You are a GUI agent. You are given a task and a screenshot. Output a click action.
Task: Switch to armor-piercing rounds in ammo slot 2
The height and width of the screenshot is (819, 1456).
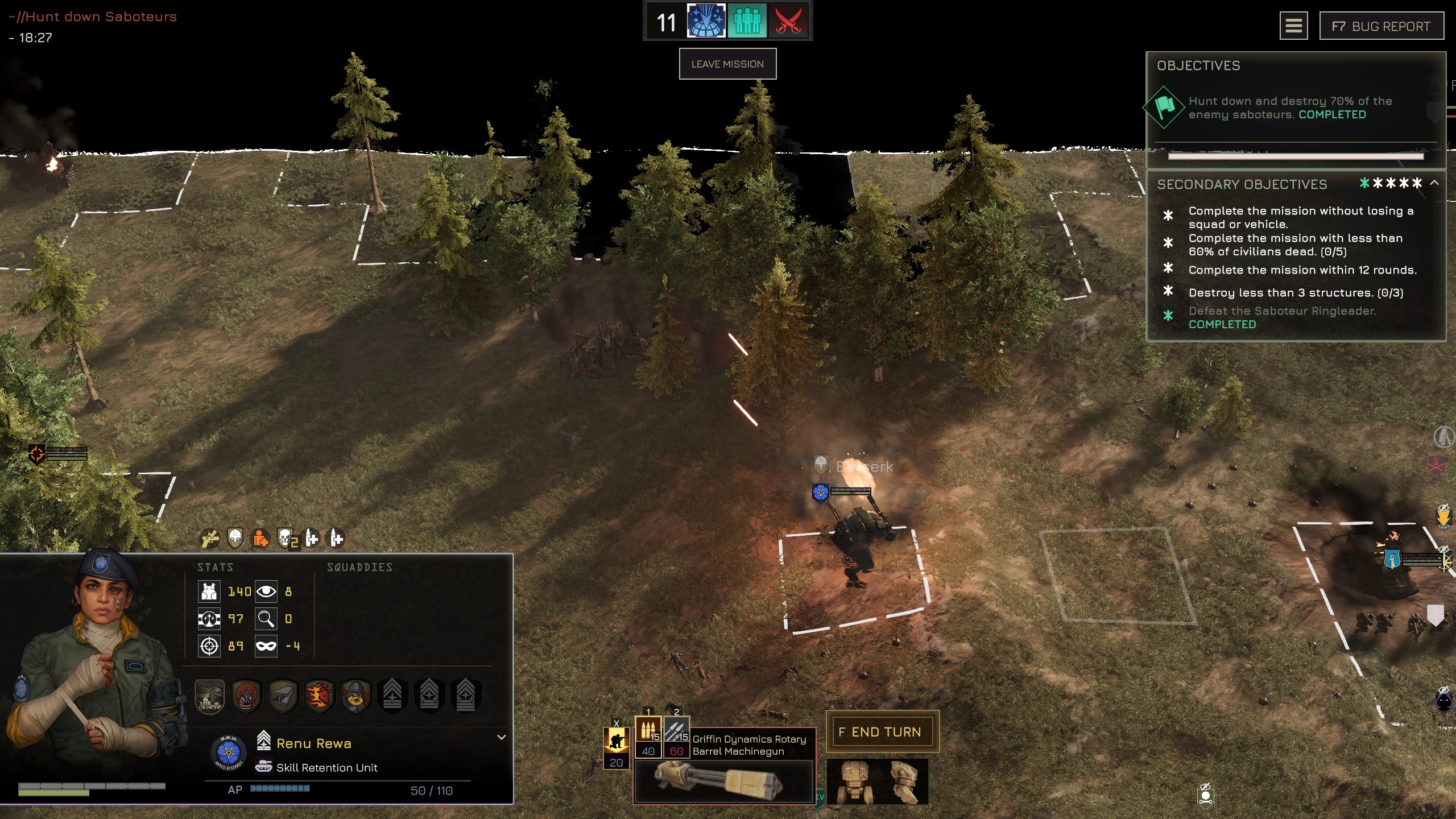677,737
